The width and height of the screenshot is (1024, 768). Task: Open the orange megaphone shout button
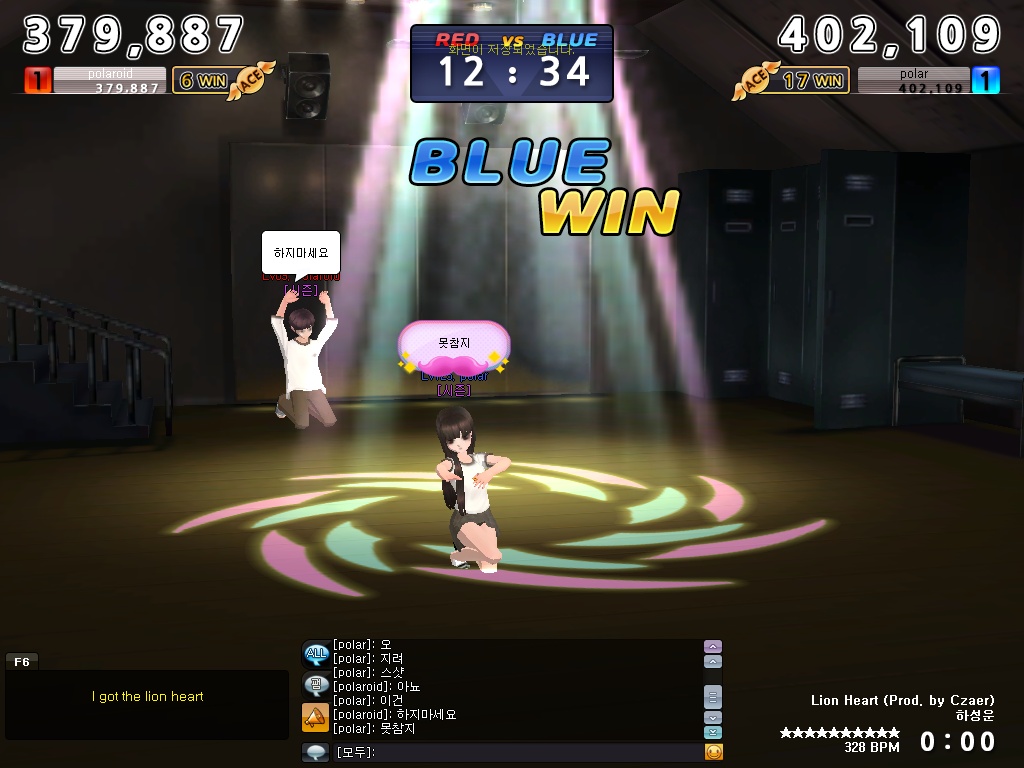click(316, 717)
